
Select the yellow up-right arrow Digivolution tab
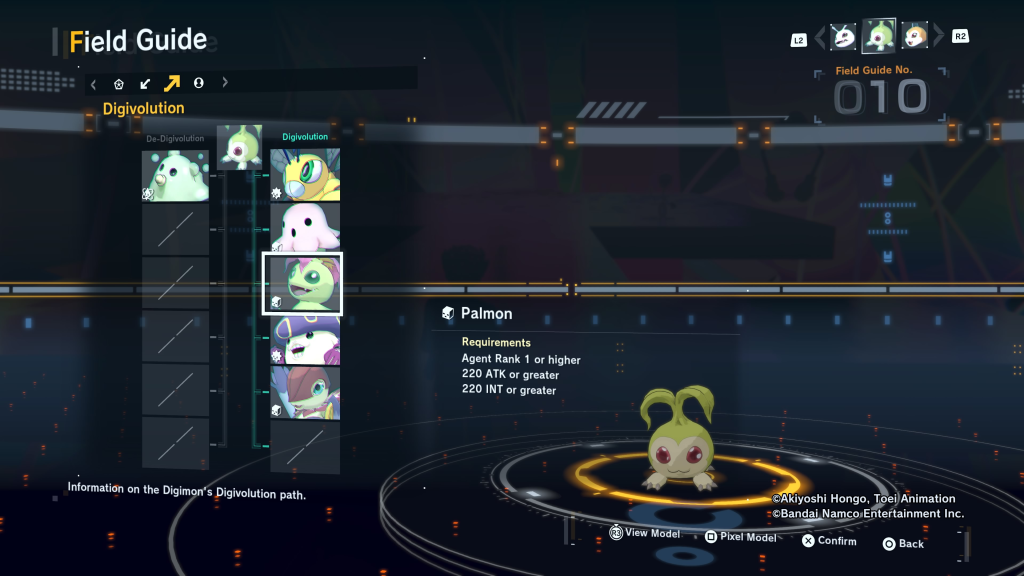[x=172, y=84]
